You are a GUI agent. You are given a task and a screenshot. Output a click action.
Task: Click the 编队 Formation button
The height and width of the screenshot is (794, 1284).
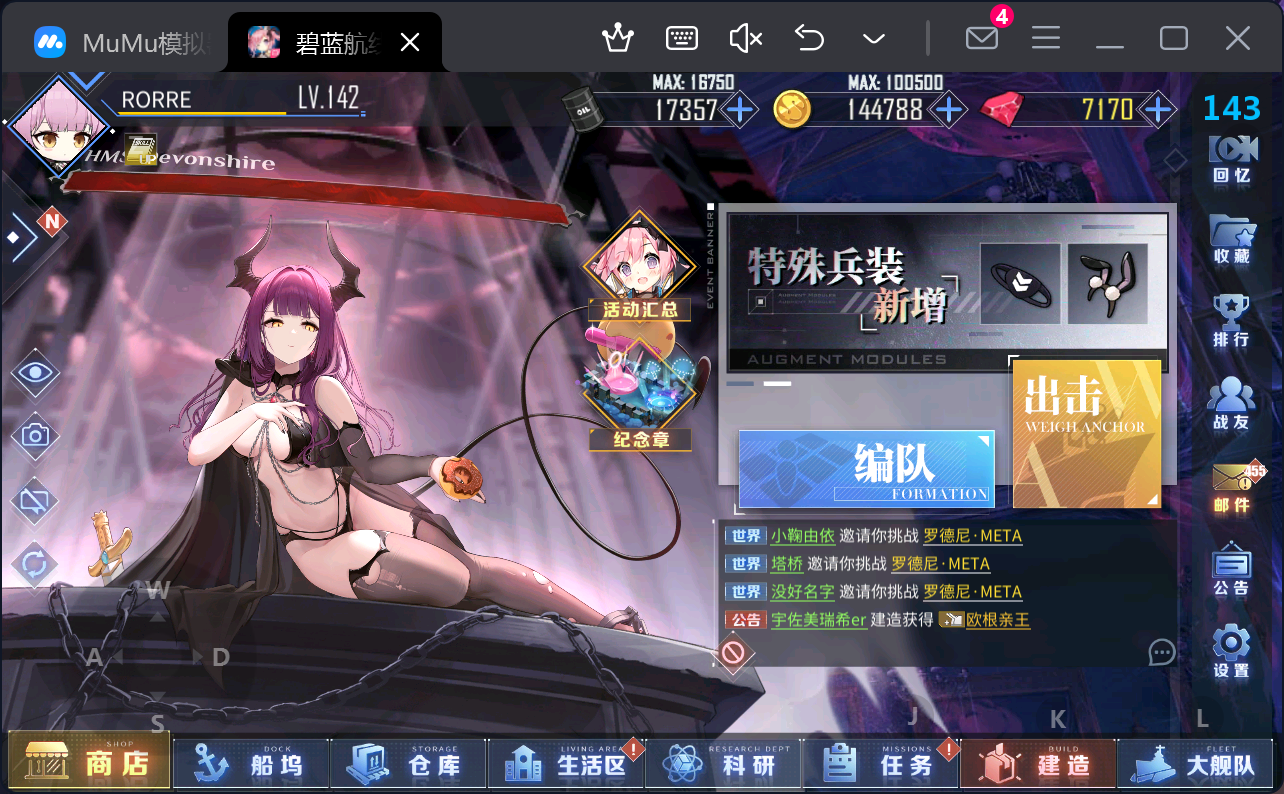click(865, 467)
